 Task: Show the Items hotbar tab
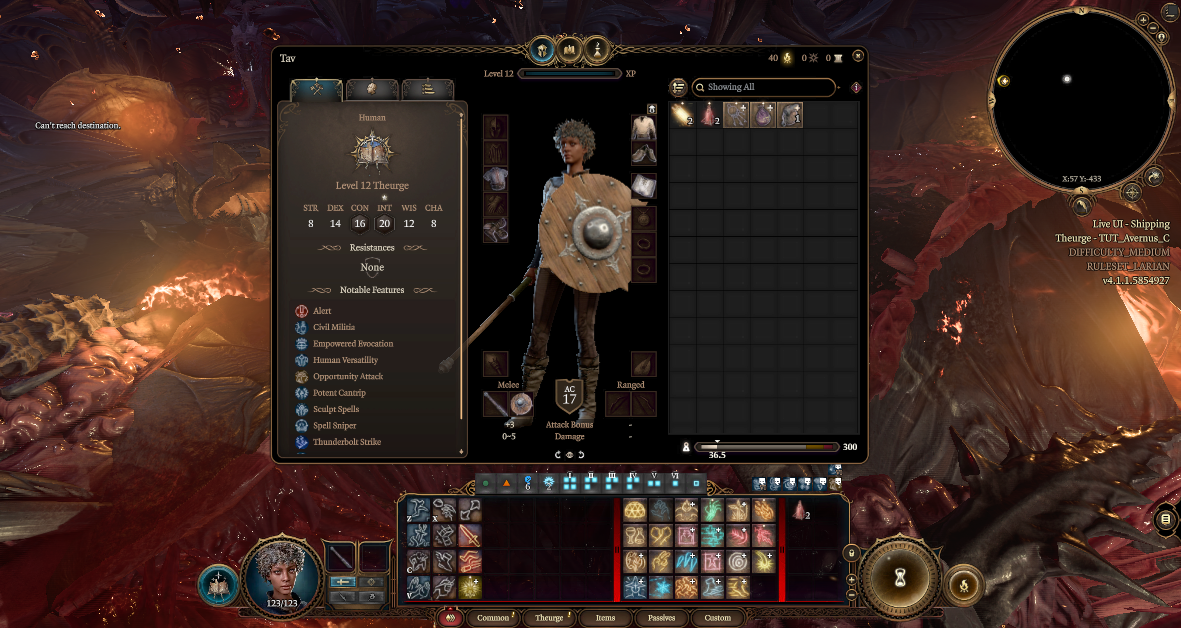(x=605, y=618)
